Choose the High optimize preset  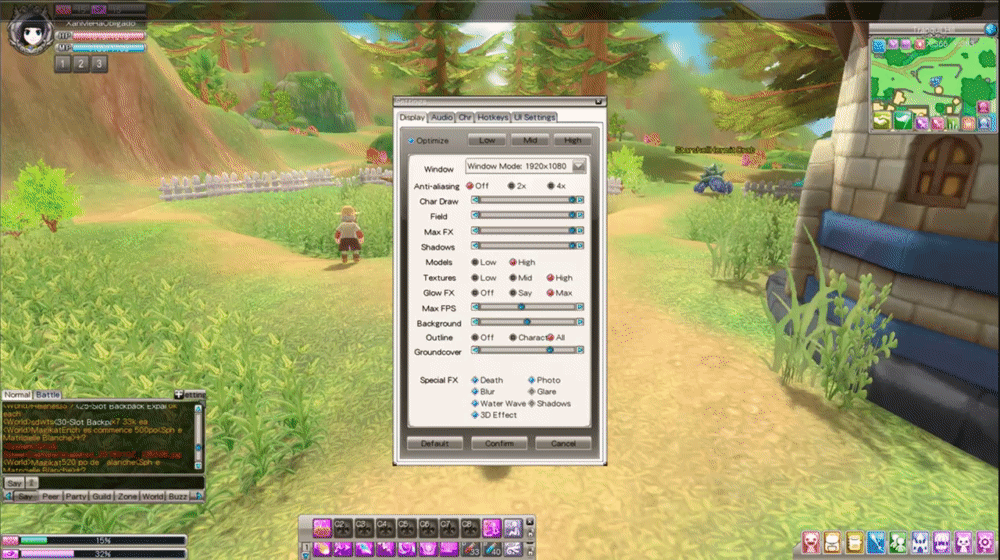[572, 141]
